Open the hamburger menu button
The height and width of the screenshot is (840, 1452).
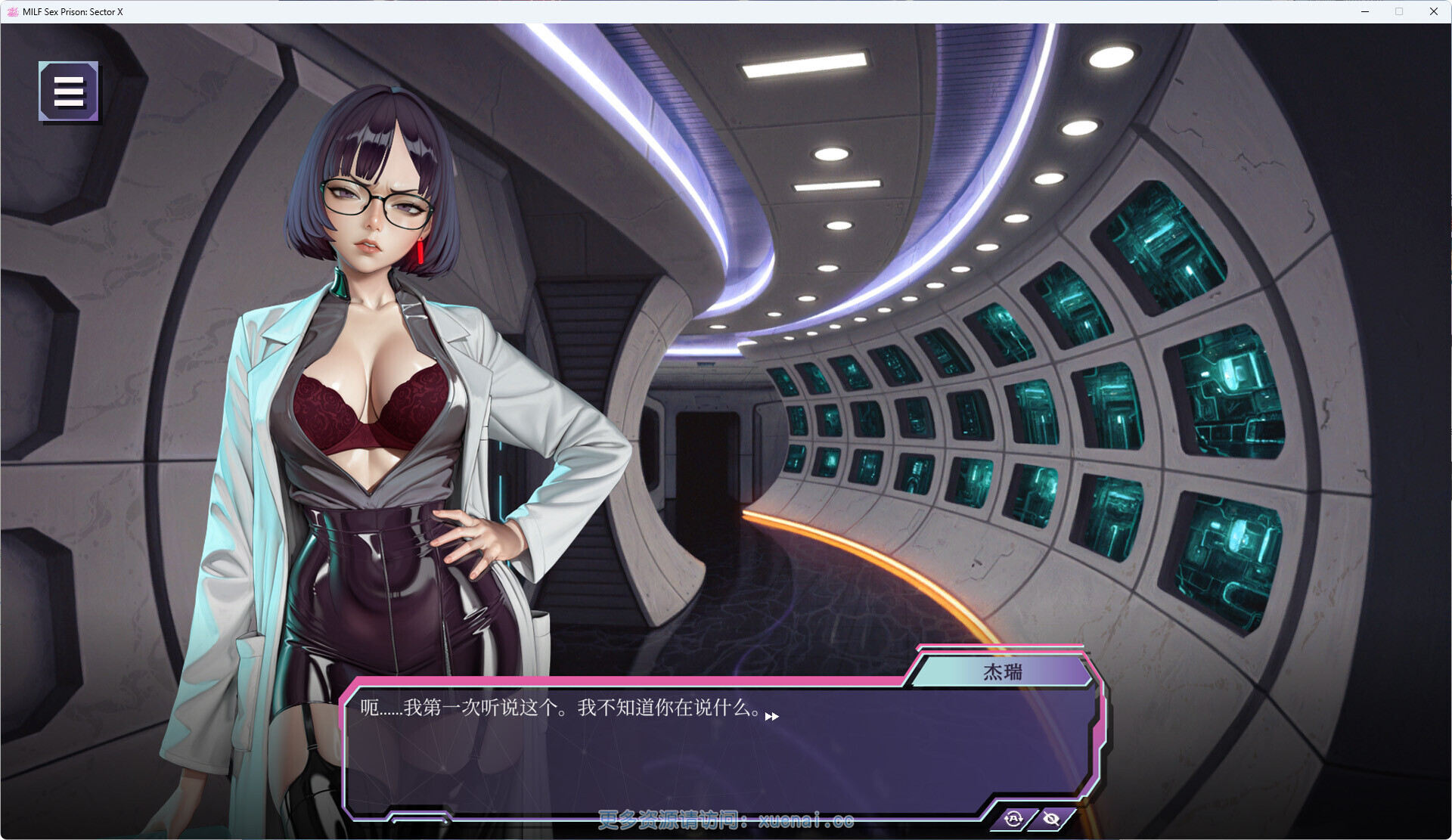click(x=69, y=91)
